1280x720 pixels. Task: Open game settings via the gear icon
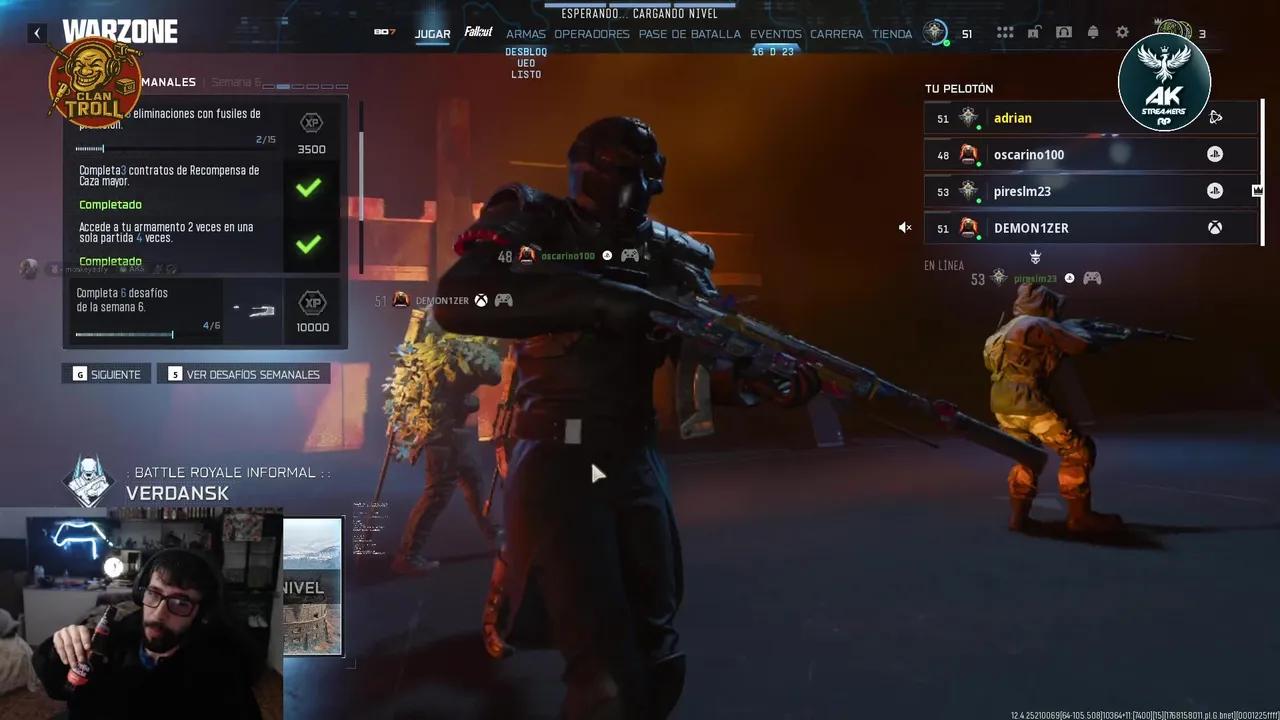pos(1121,32)
